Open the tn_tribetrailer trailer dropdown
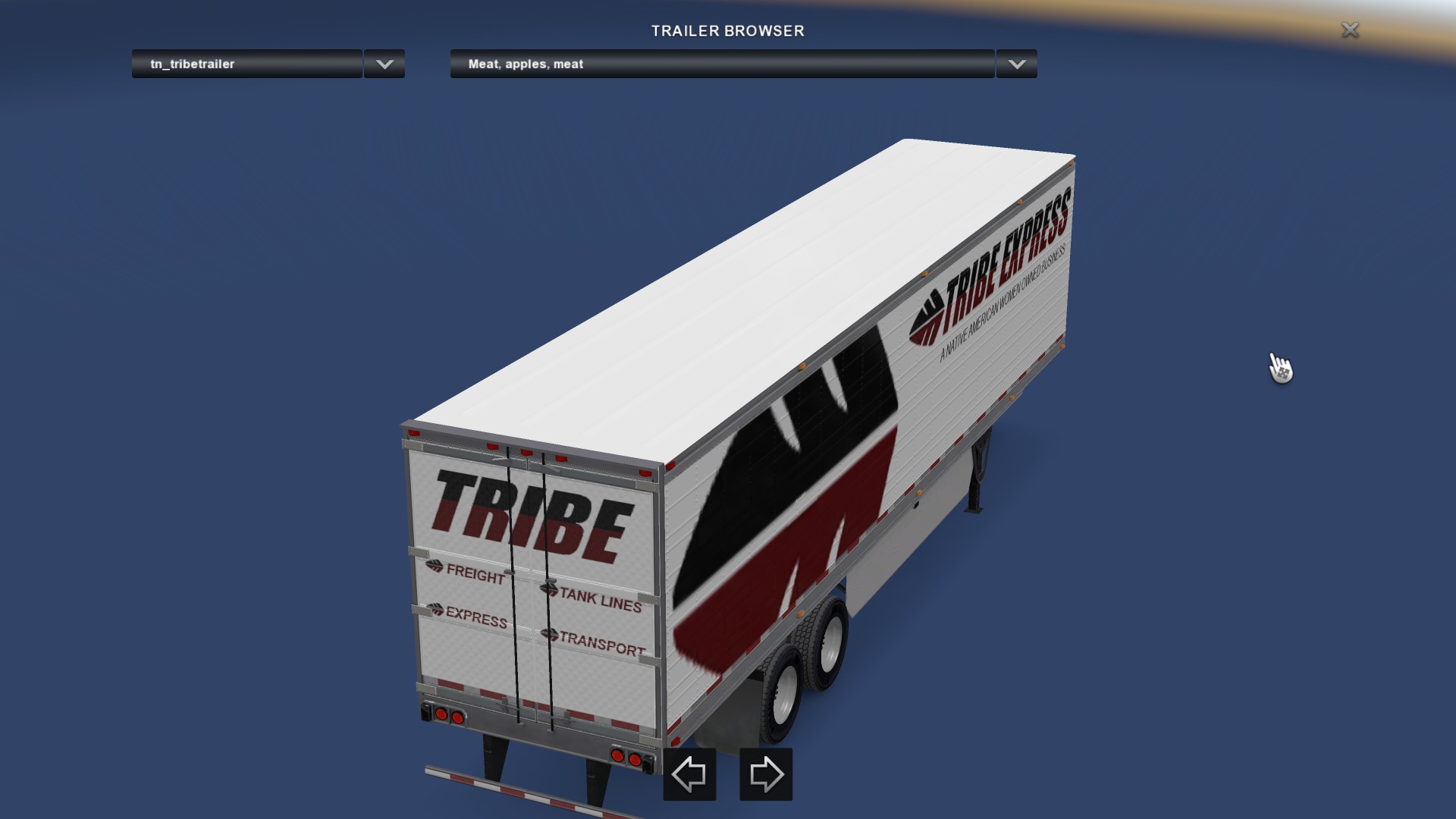This screenshot has width=1456, height=819. (x=246, y=64)
